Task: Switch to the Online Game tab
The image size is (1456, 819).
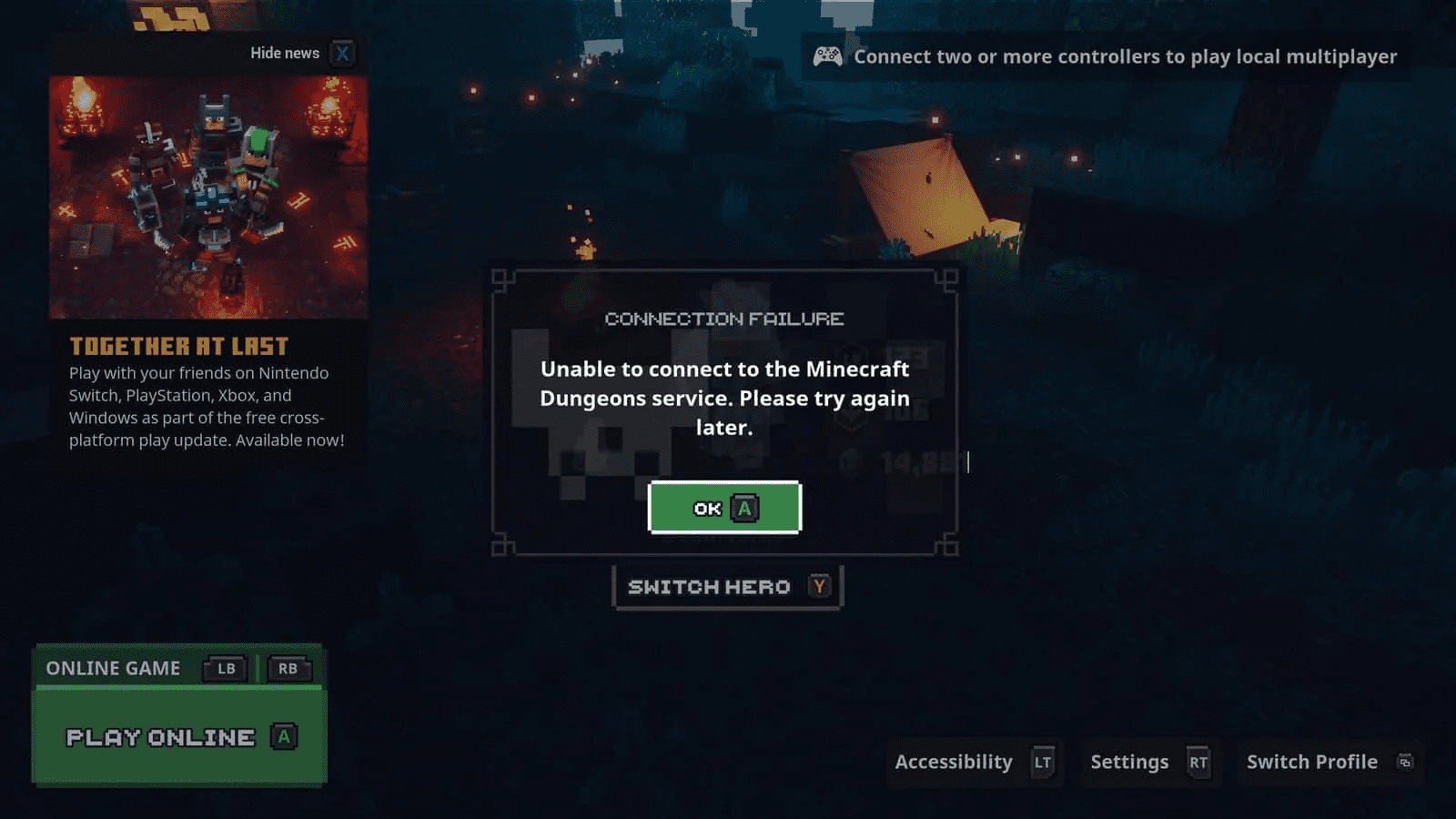Action: tap(113, 668)
